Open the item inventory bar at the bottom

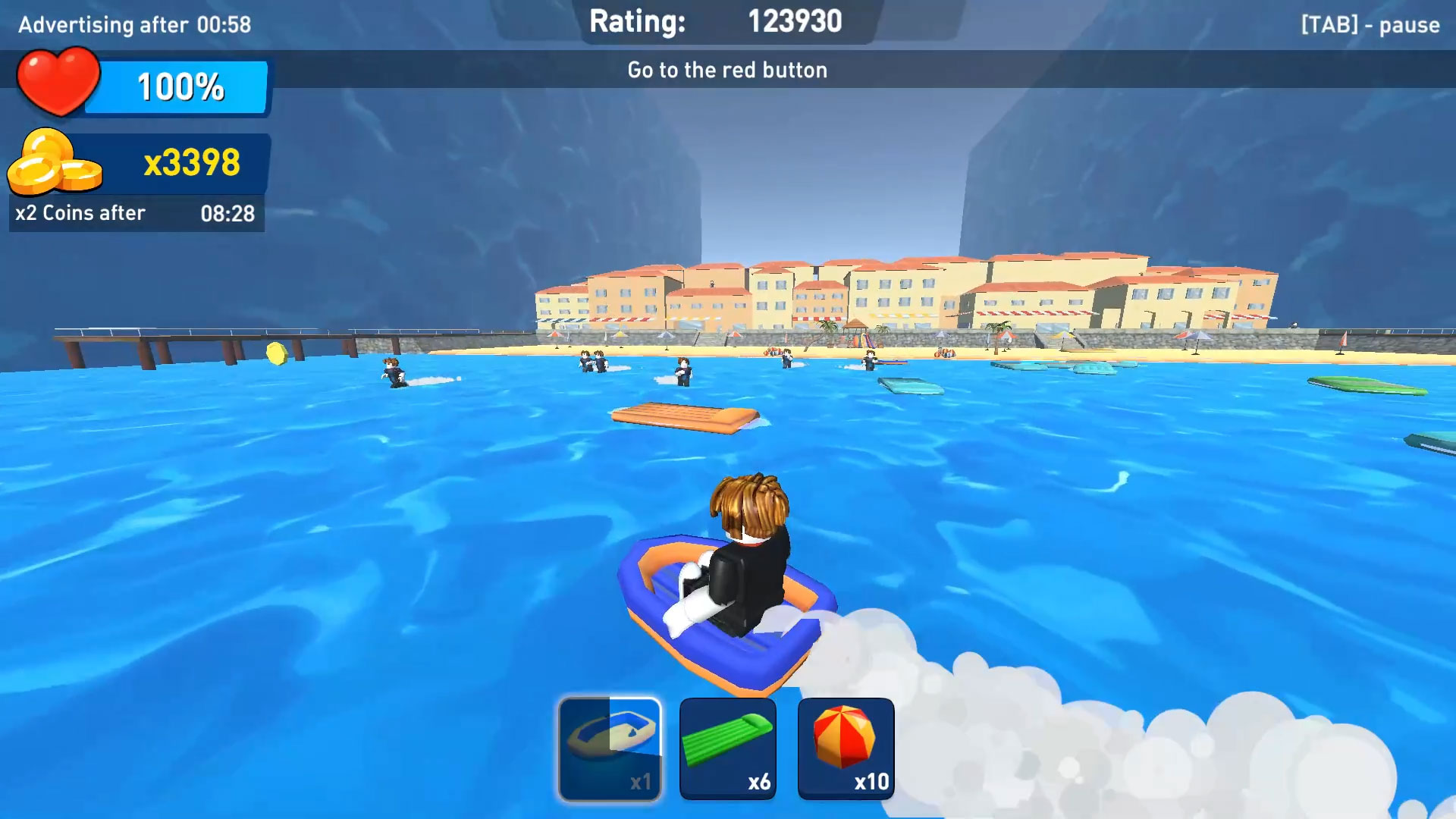(x=728, y=747)
